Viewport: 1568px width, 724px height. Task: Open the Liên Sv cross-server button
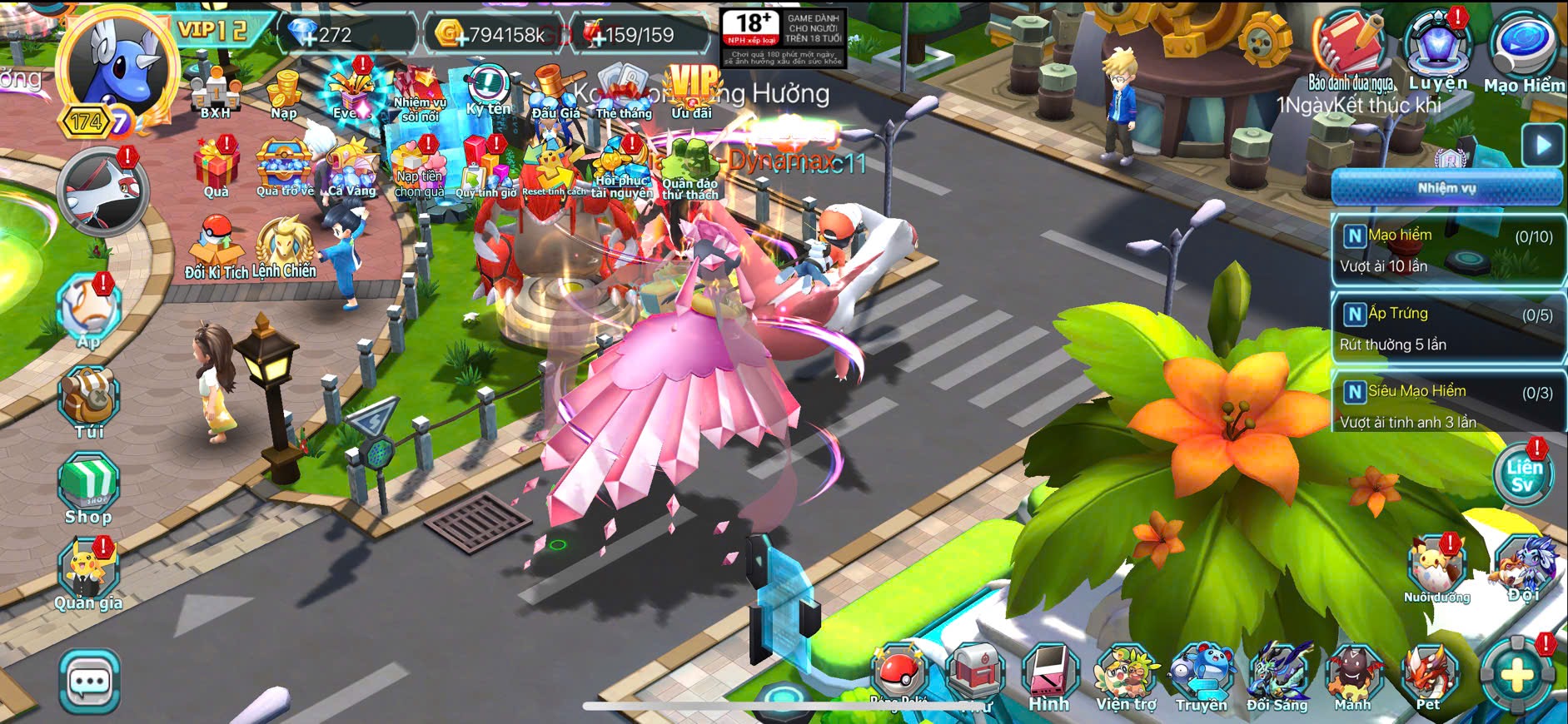click(x=1523, y=475)
